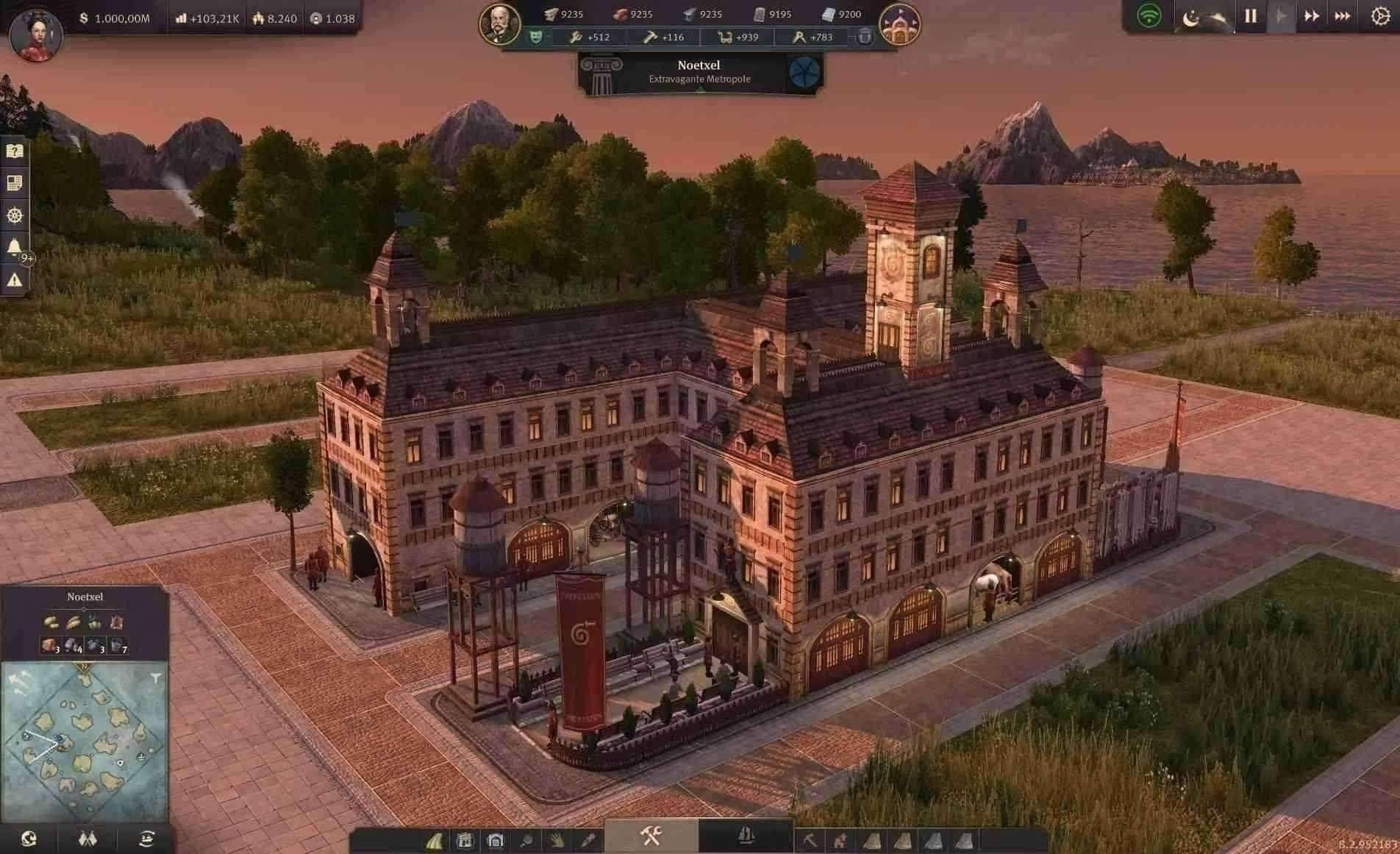Set game speed to double fast-forward
The width and height of the screenshot is (1400, 854).
(1311, 16)
